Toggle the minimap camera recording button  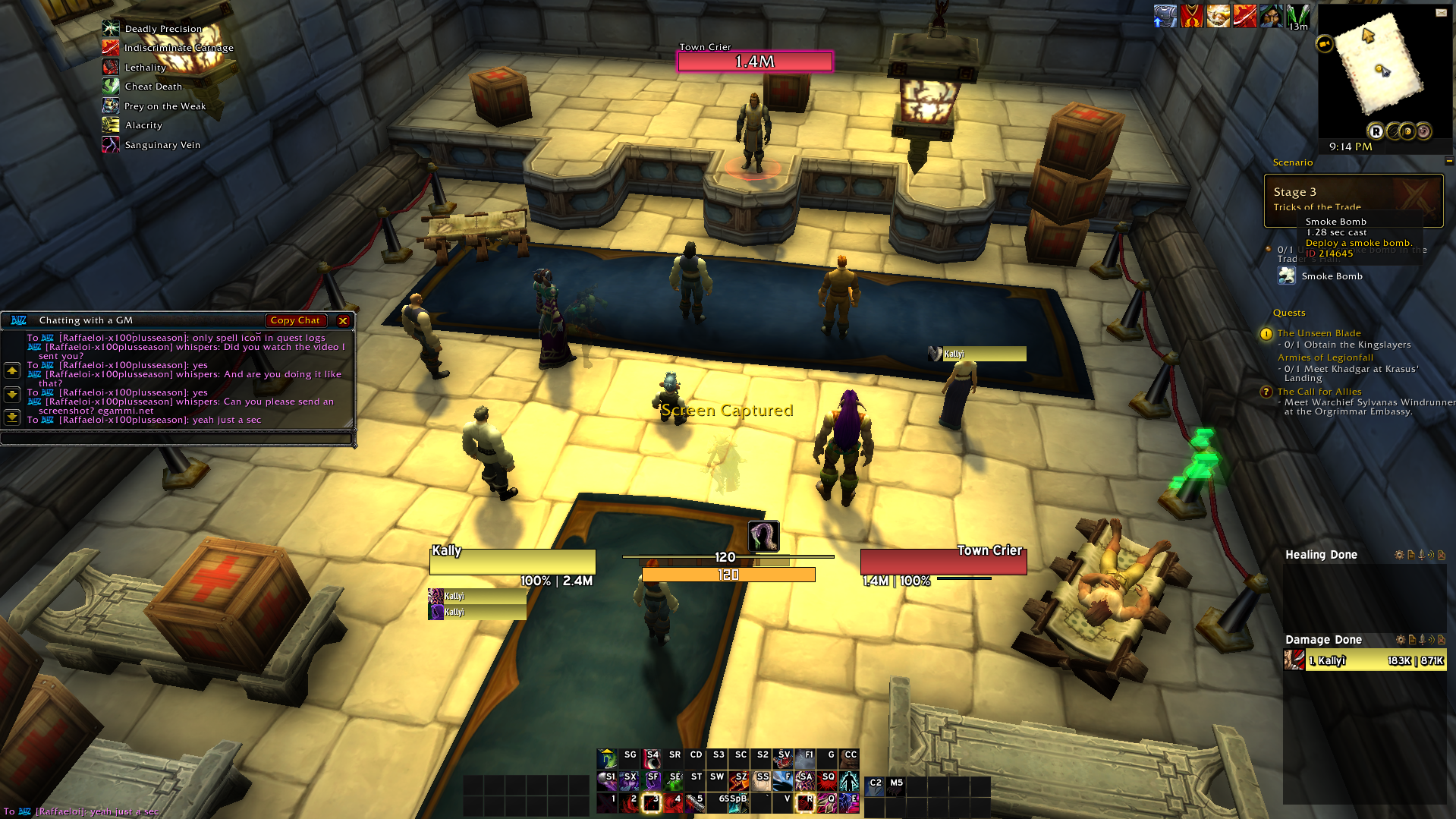pyautogui.click(x=1325, y=44)
